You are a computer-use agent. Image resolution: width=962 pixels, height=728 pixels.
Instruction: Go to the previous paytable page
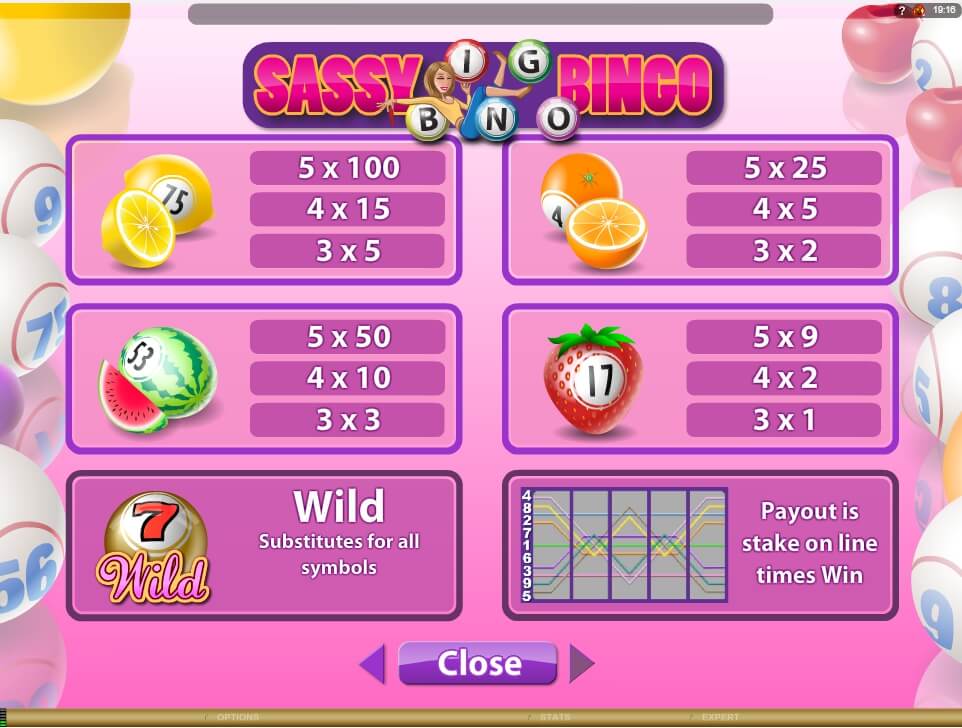[x=372, y=664]
